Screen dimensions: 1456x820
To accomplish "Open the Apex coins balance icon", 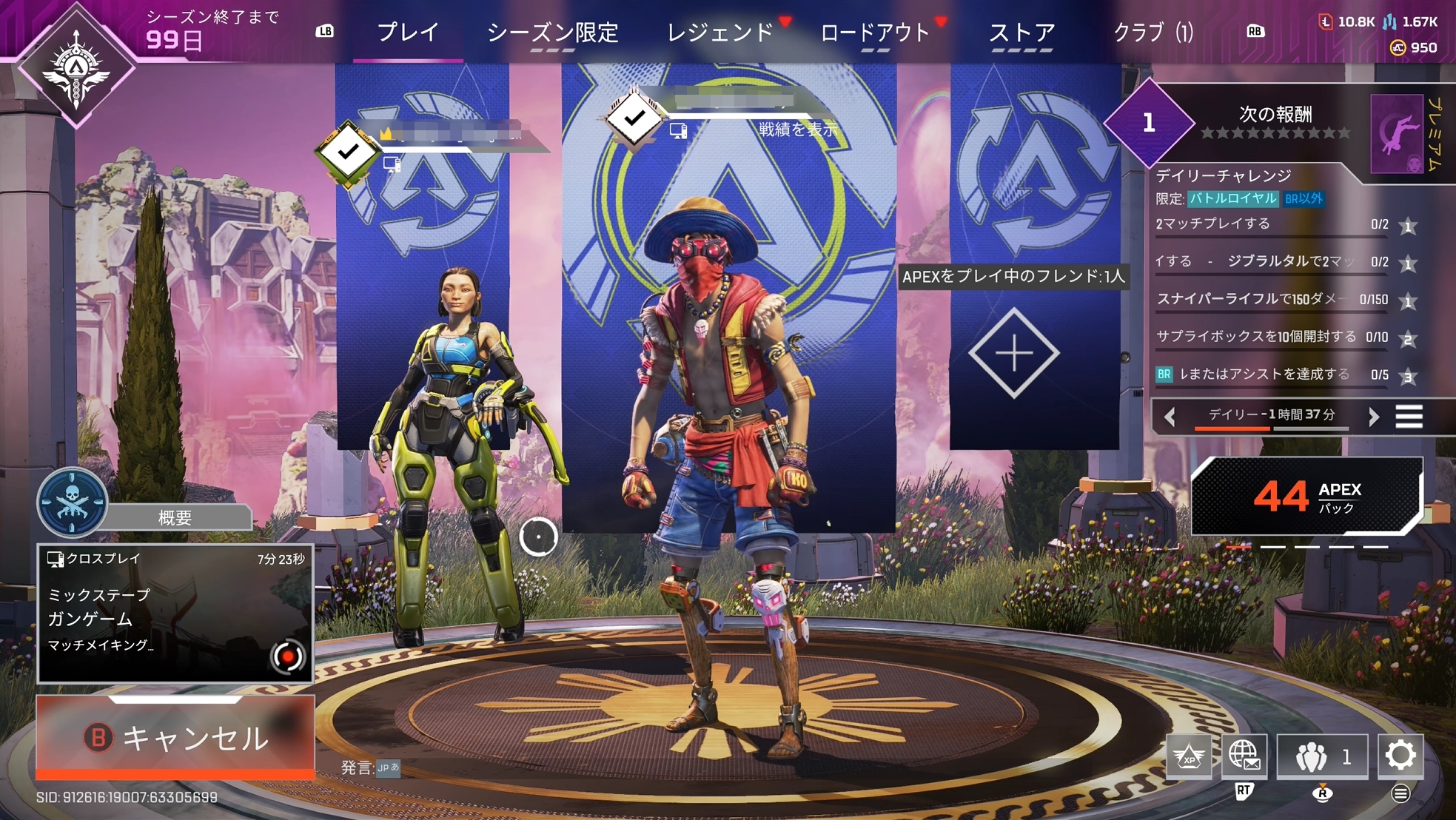I will [1398, 48].
